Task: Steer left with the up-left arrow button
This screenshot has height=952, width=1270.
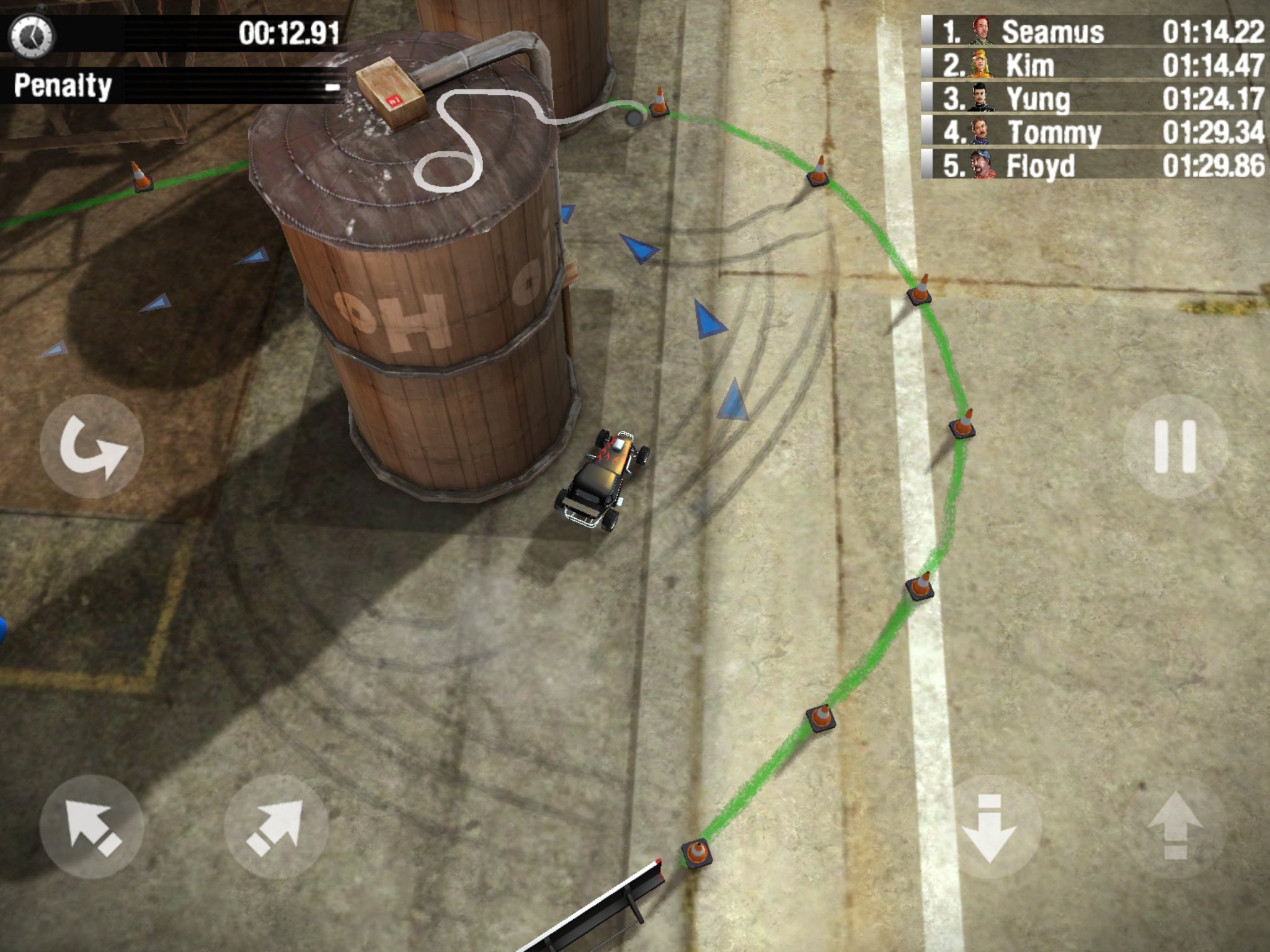Action: (92, 827)
